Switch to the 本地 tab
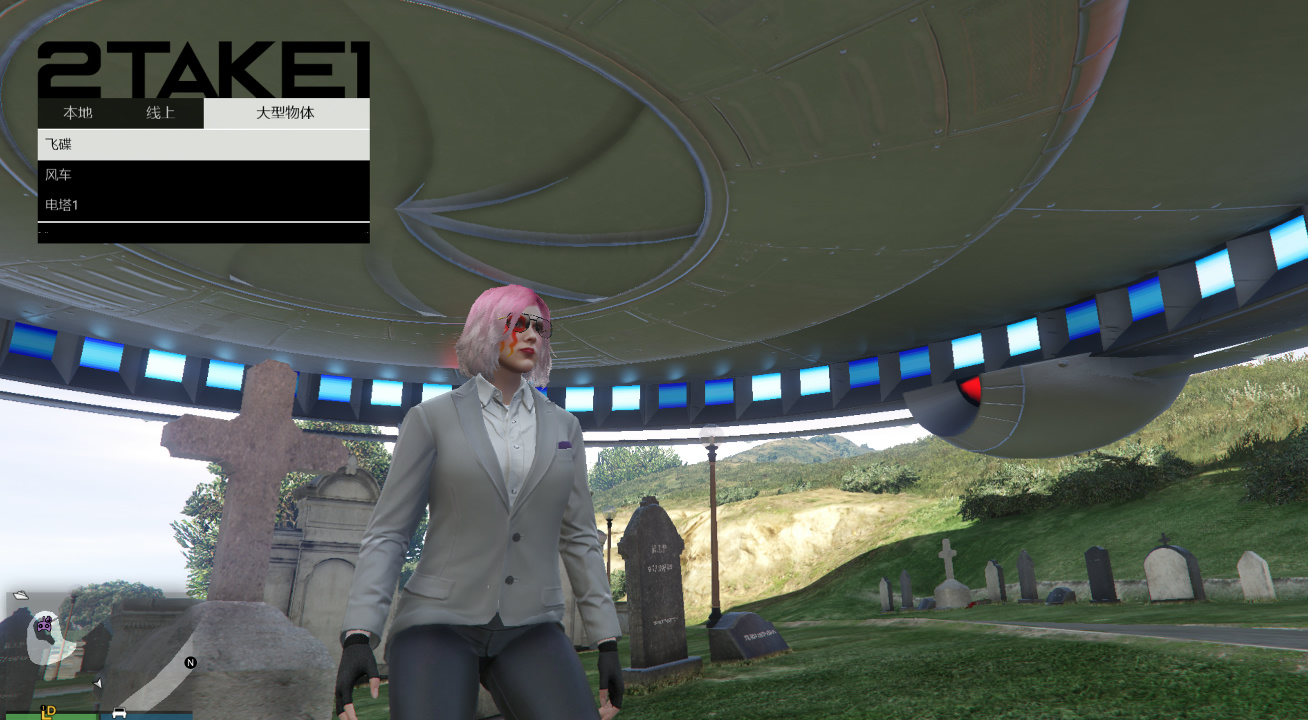 point(78,113)
